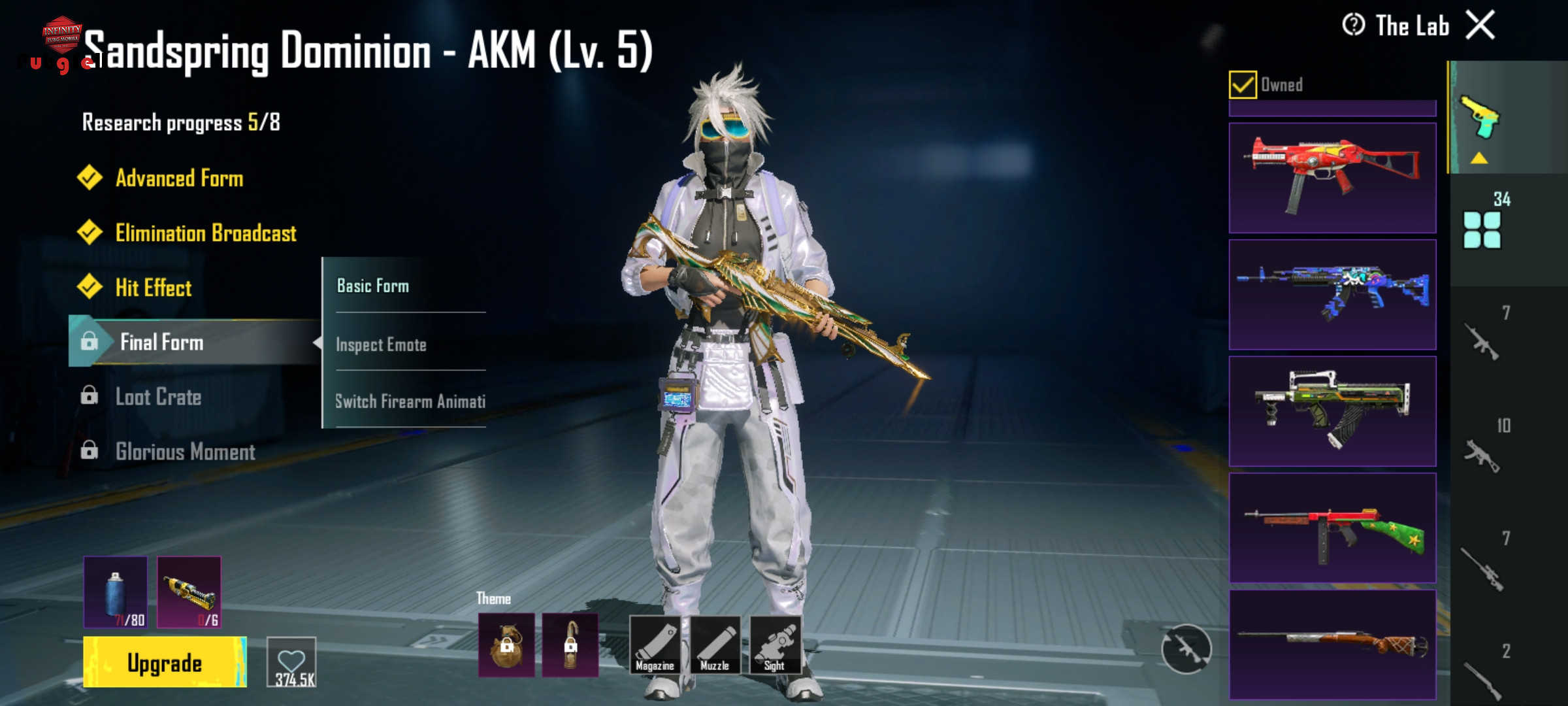Open The Lab help question mark
Screen dimensions: 1568x706
click(x=1353, y=25)
